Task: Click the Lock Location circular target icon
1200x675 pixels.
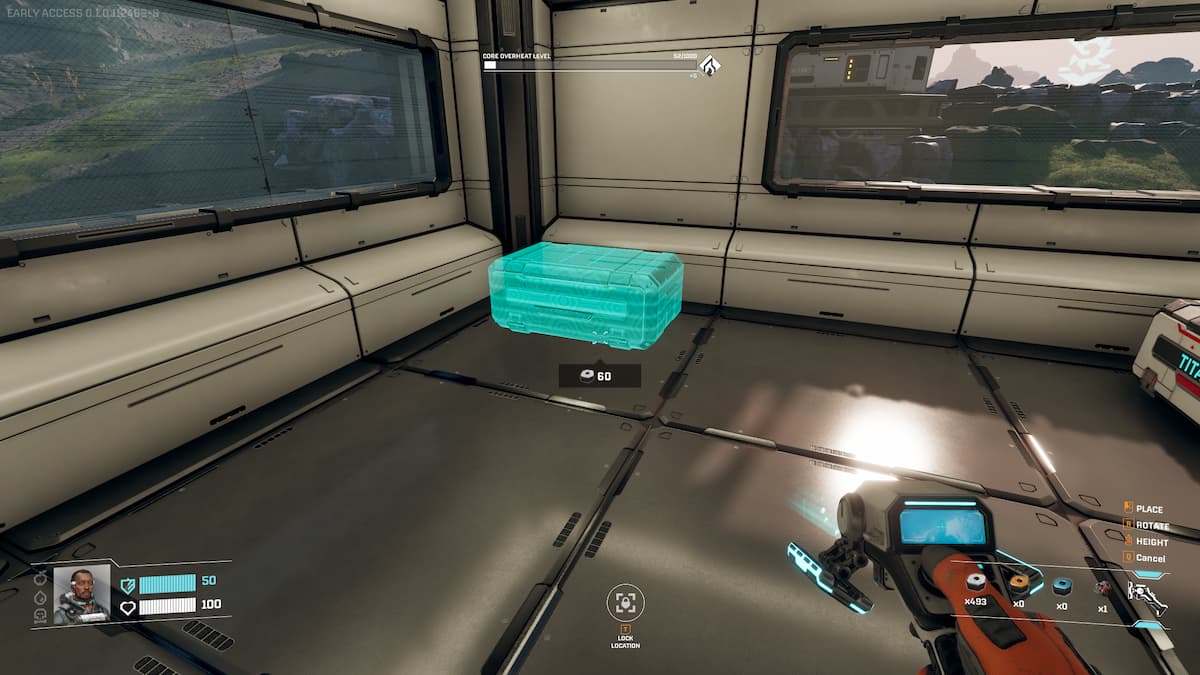Action: tap(626, 602)
